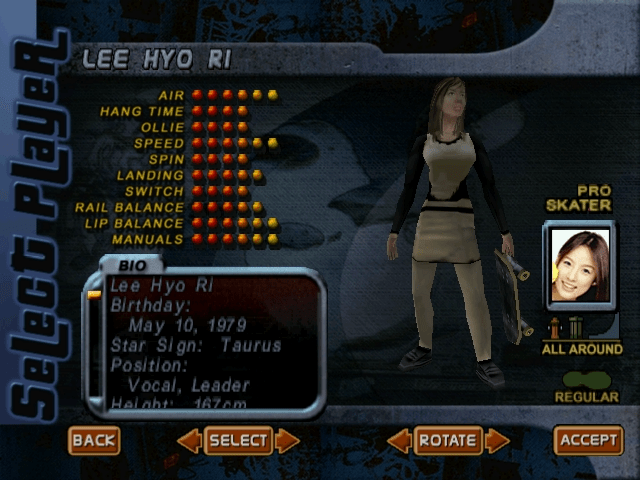The image size is (640, 480).
Task: Click the right arrow beside SELECT
Action: click(287, 440)
